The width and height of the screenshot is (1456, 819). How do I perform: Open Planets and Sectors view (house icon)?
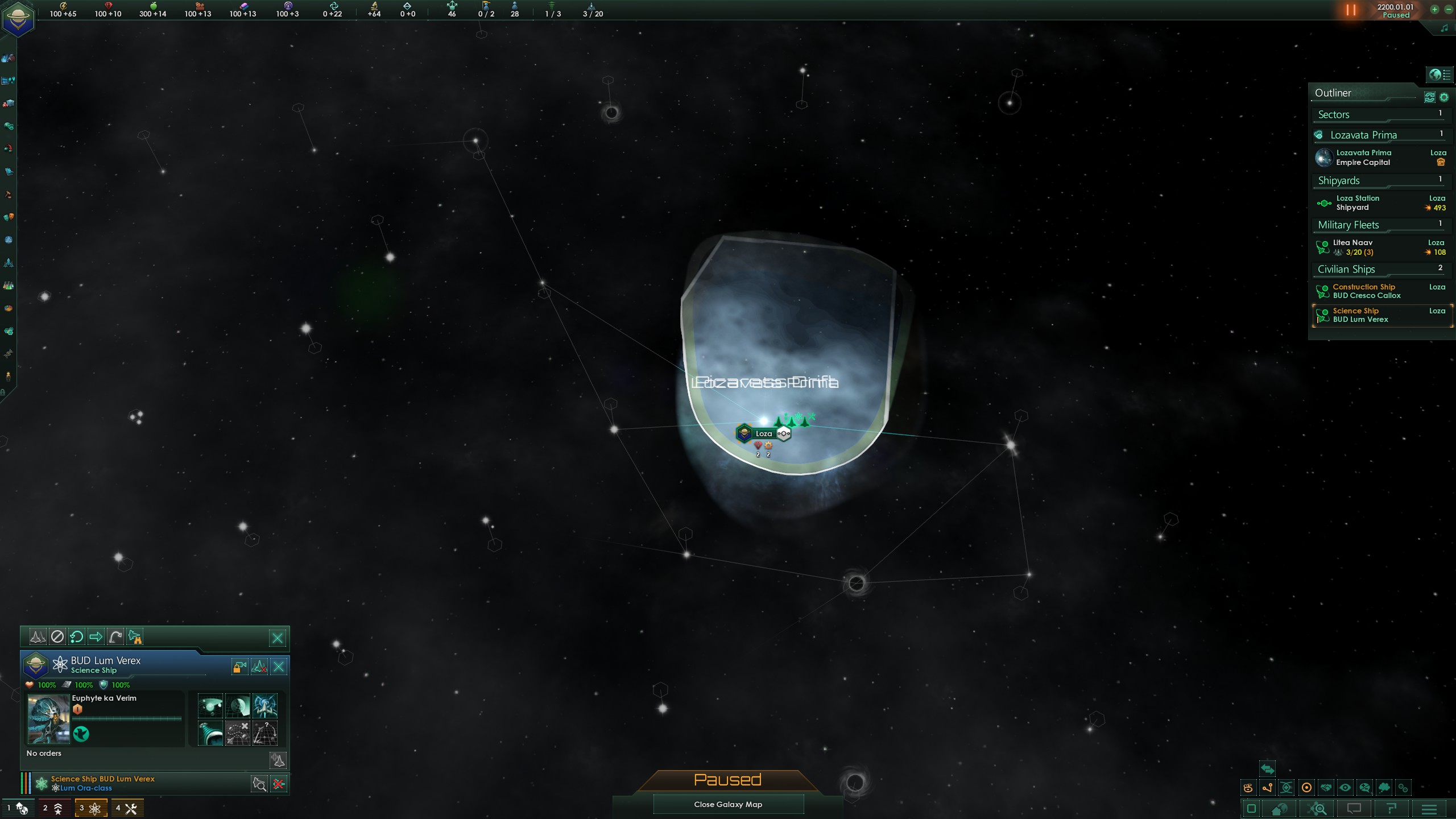coord(1280,810)
